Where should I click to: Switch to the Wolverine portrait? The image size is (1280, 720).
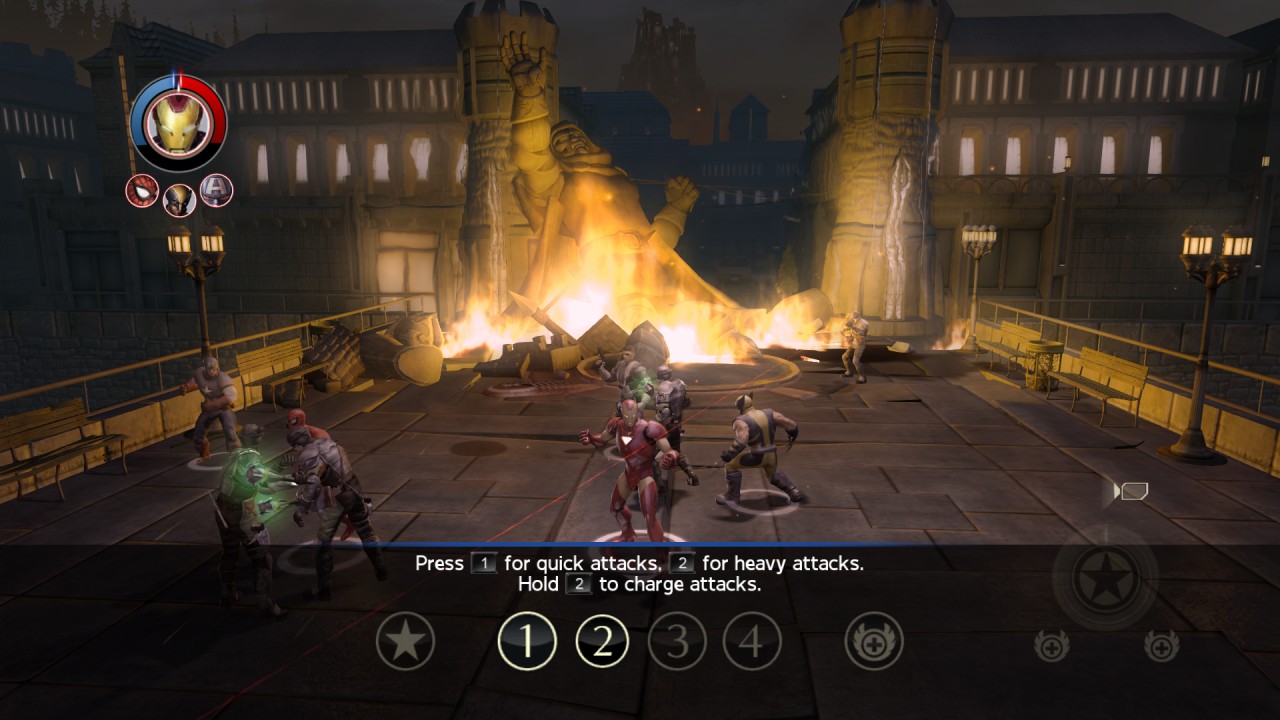coord(180,199)
